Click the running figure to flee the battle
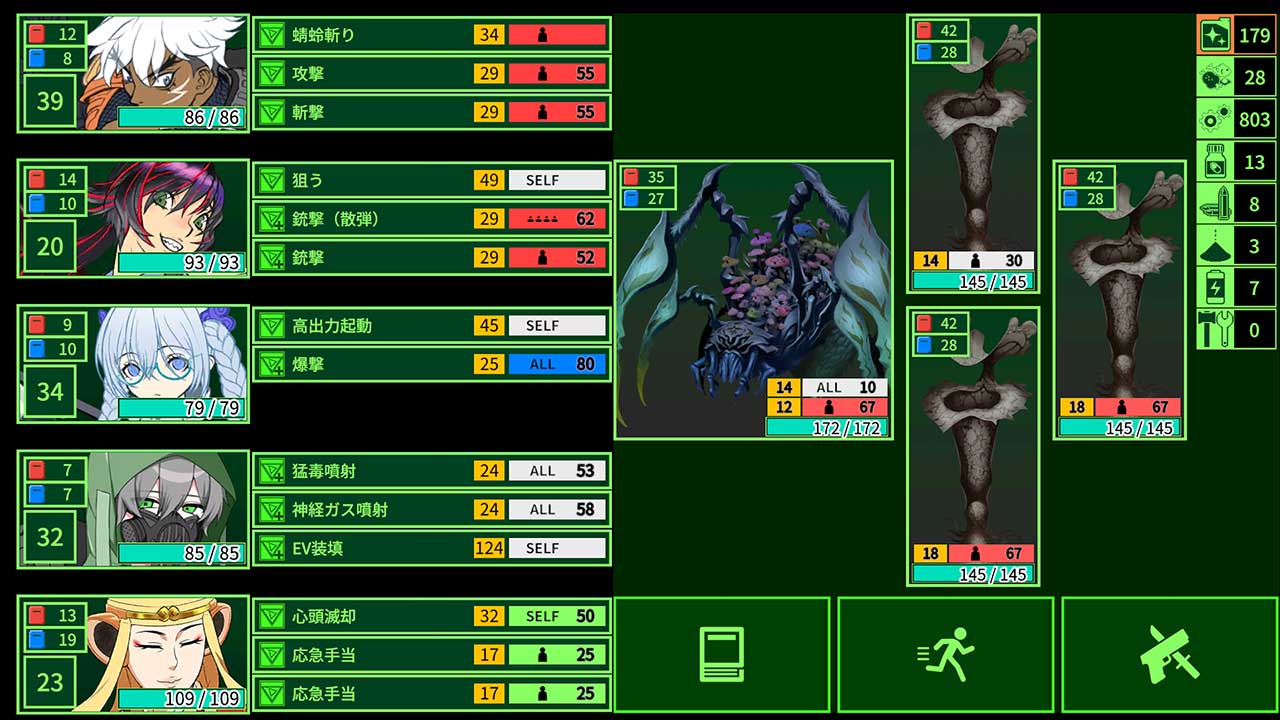1280x720 pixels. 945,653
